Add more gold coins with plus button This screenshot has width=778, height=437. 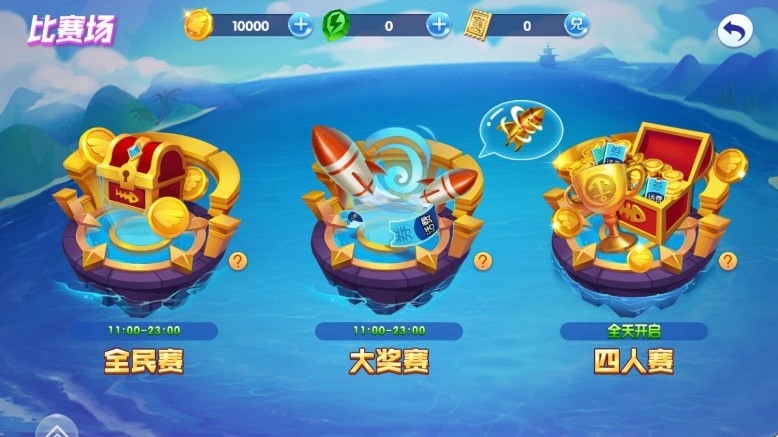coord(300,26)
